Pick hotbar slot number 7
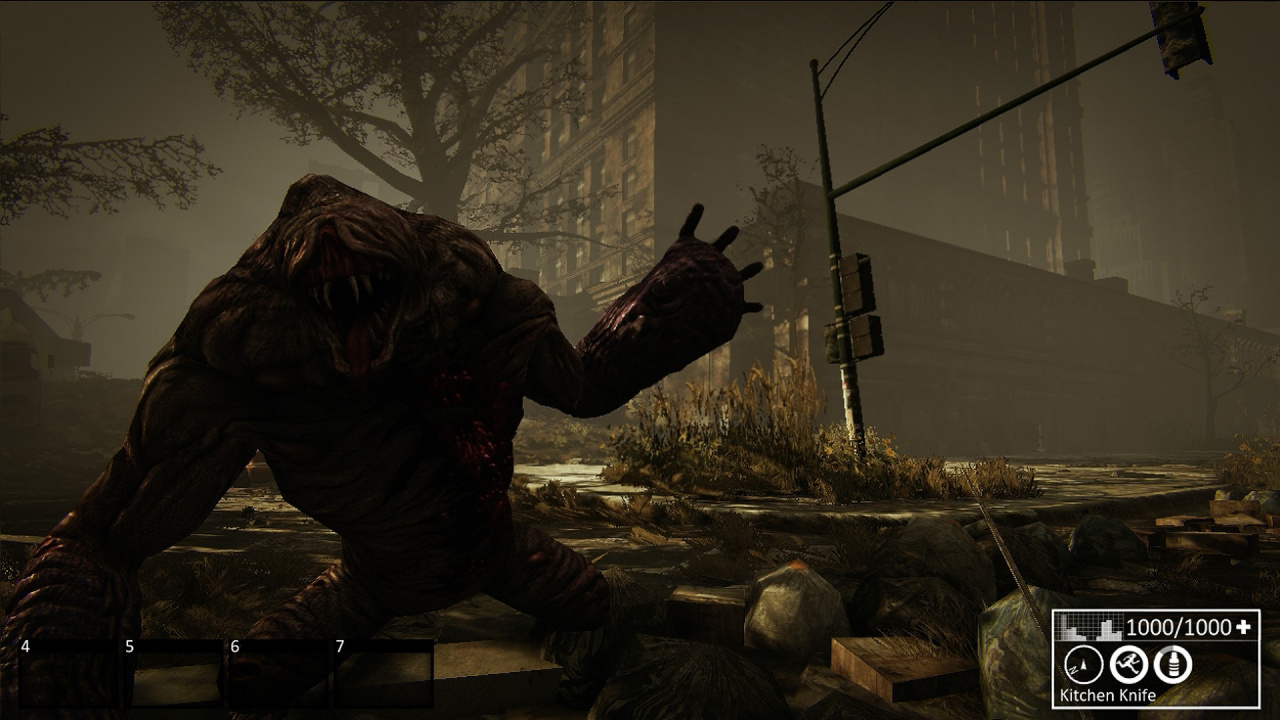This screenshot has width=1280, height=720. pos(383,675)
